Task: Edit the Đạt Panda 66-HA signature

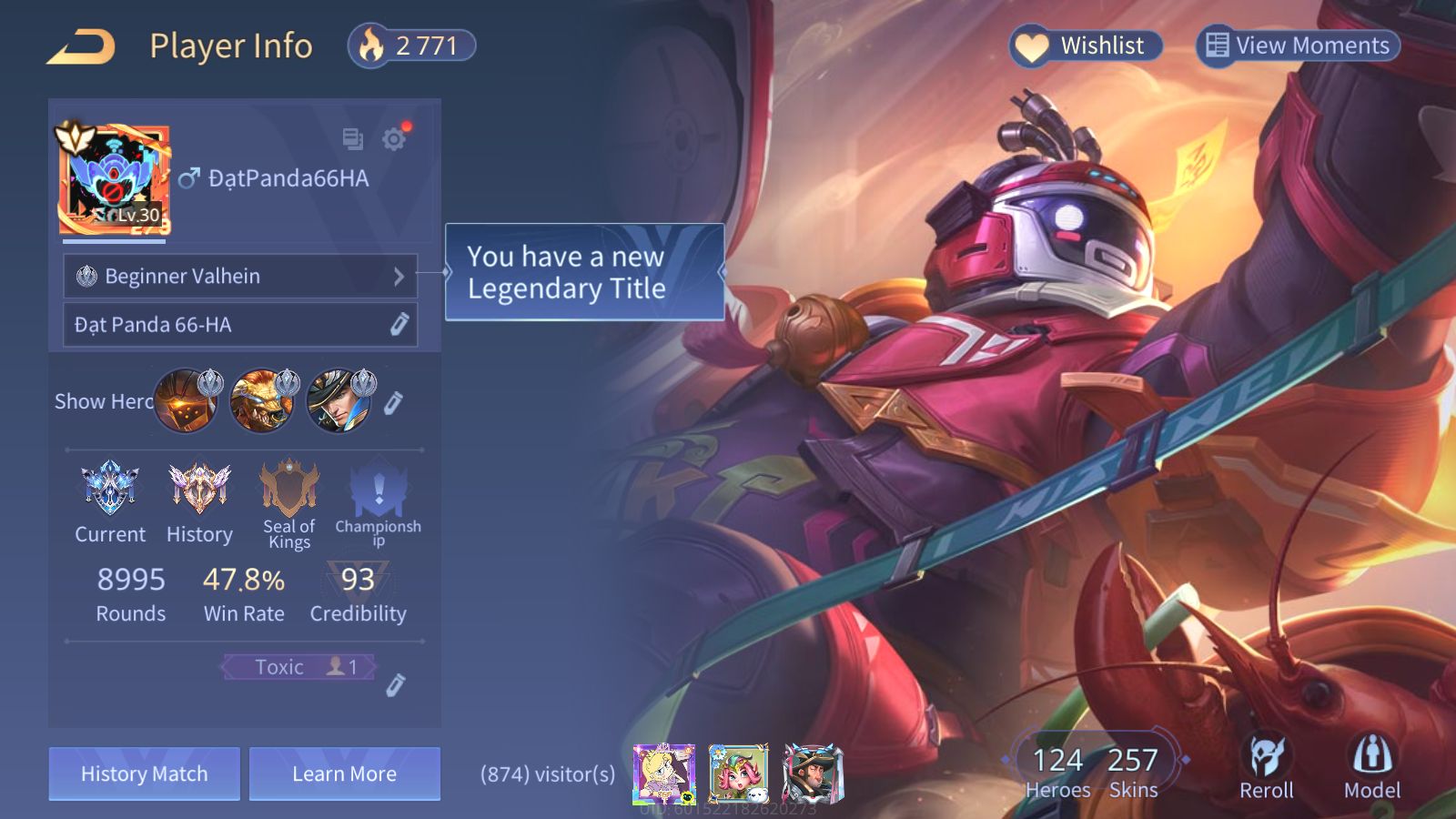Action: click(x=399, y=325)
